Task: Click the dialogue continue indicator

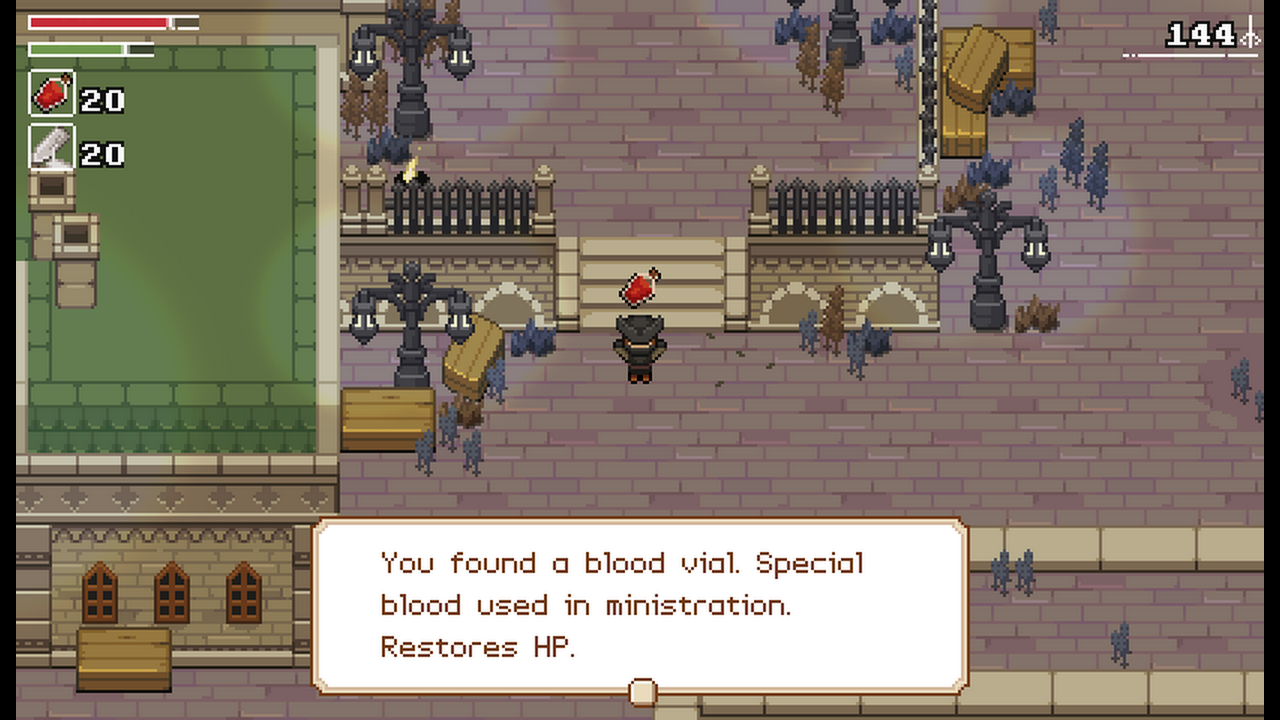Action: point(642,691)
